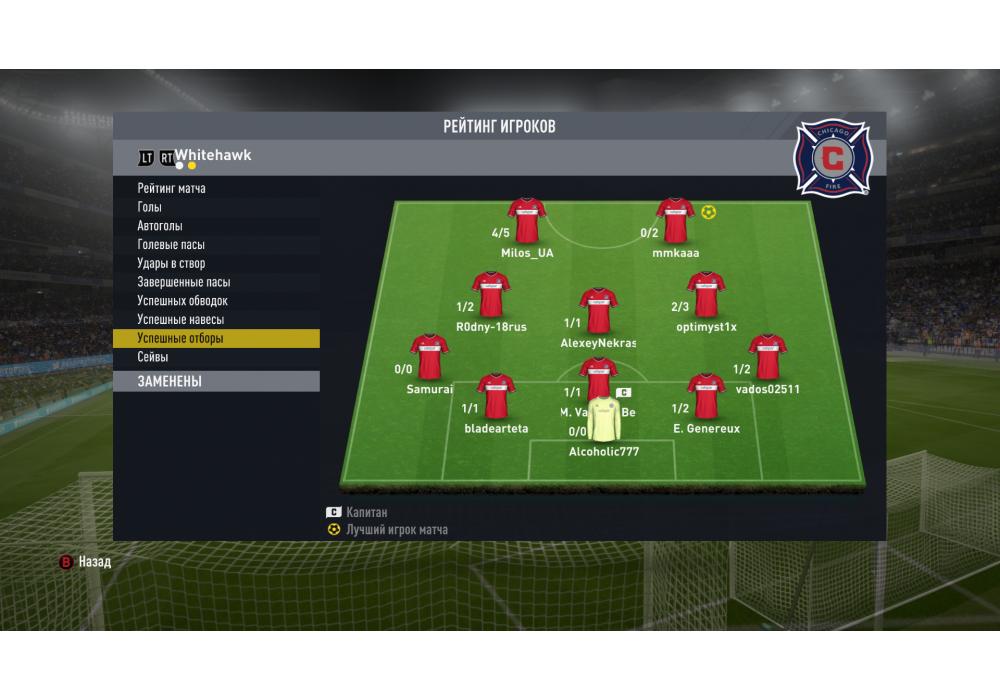The height and width of the screenshot is (700, 1000).
Task: Click the highlighted Успешные отборы entry
Action: coord(216,339)
